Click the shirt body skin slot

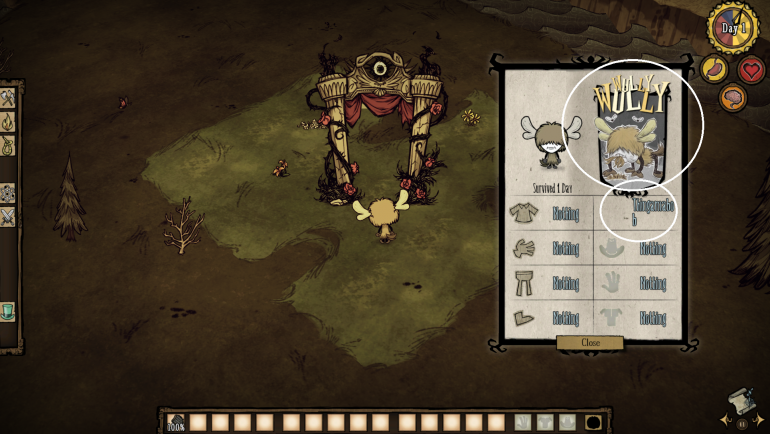[x=523, y=212]
